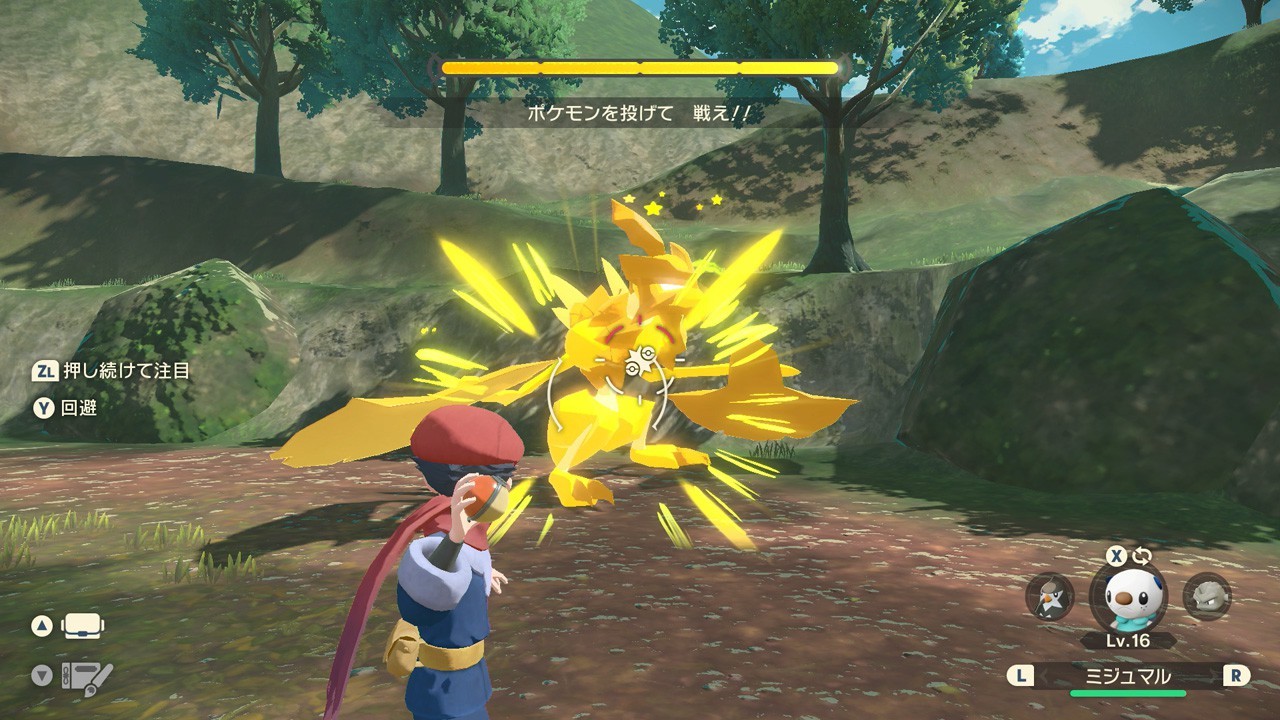This screenshot has height=720, width=1280.
Task: Click the L shoulder button icon
Action: pyautogui.click(x=1021, y=675)
